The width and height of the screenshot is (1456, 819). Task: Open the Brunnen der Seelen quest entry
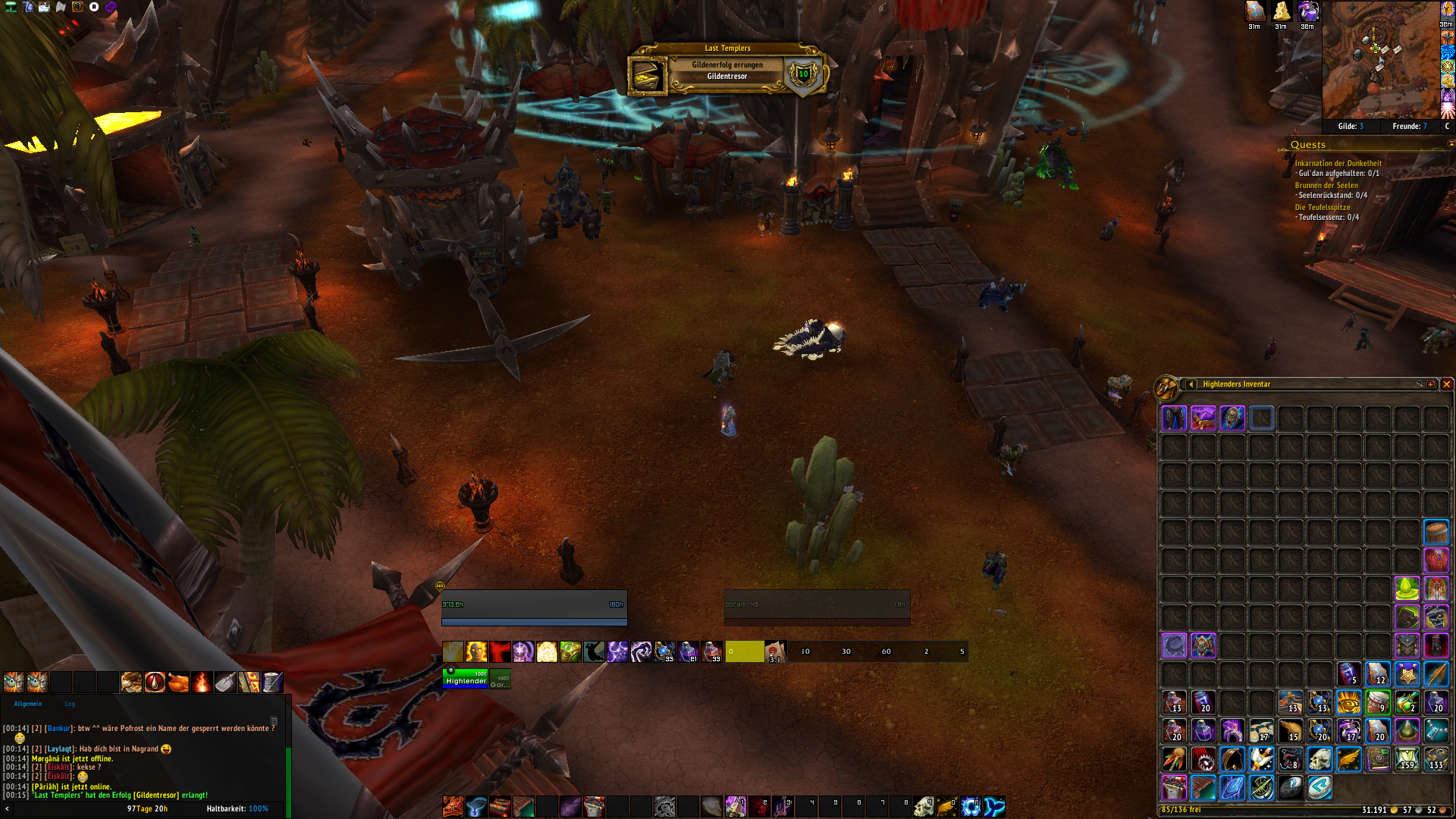point(1326,185)
